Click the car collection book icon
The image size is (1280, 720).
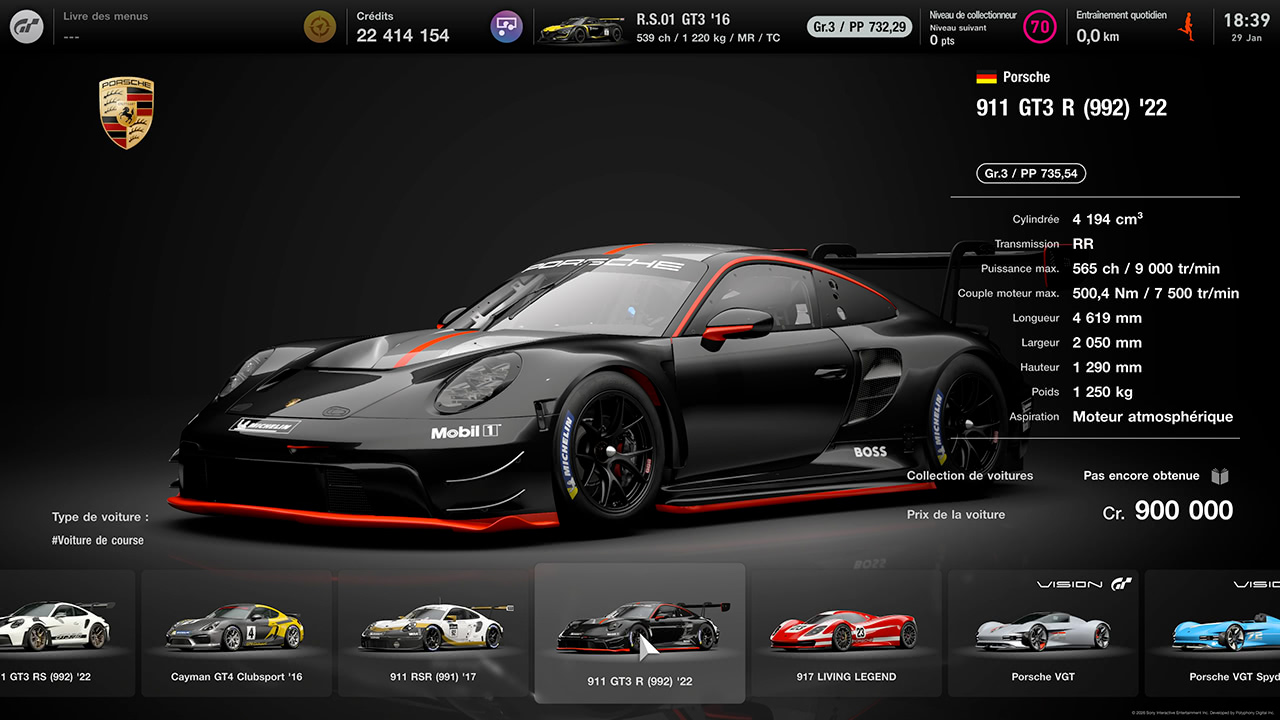tap(1220, 476)
